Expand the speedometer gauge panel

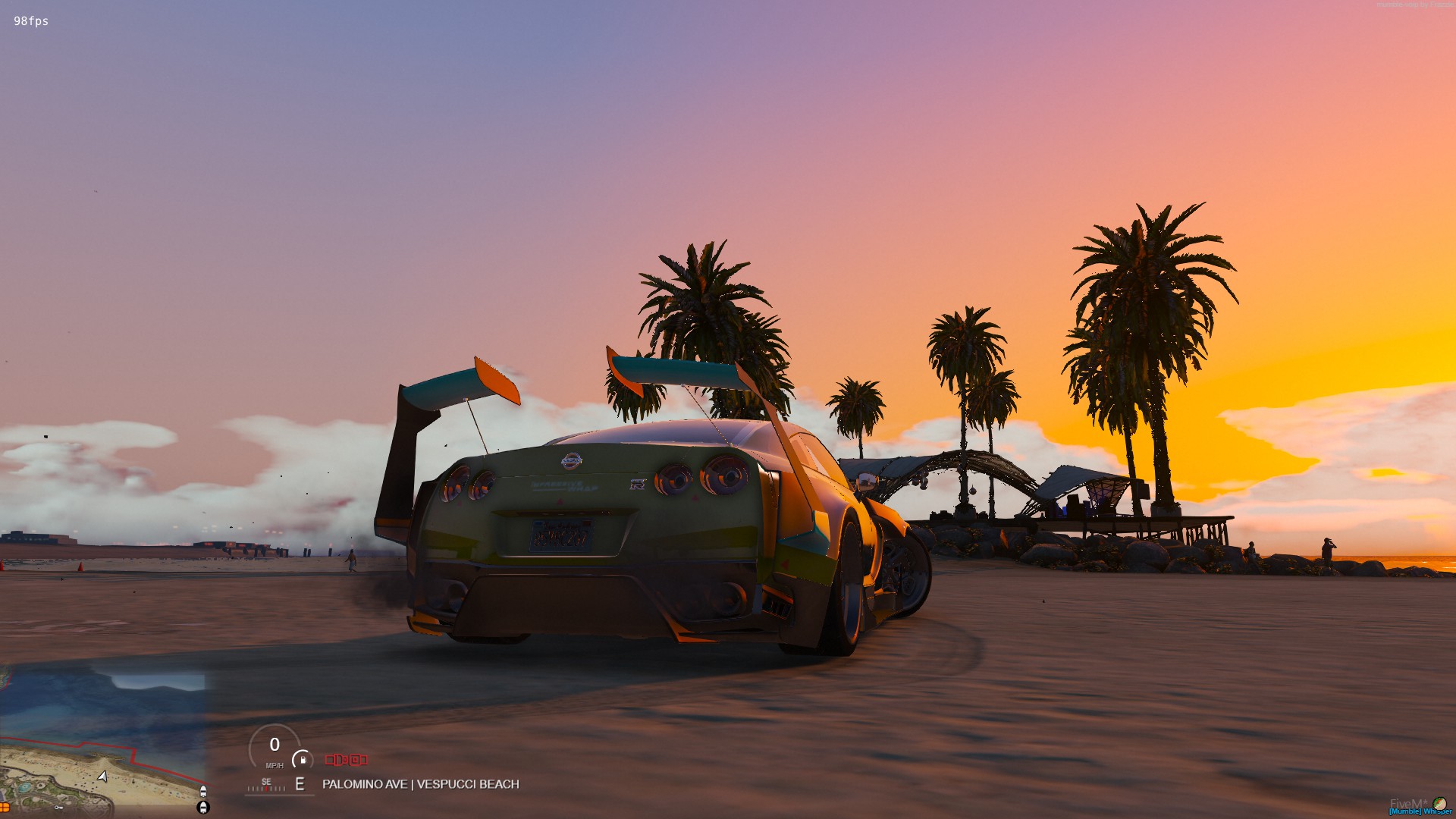point(275,747)
